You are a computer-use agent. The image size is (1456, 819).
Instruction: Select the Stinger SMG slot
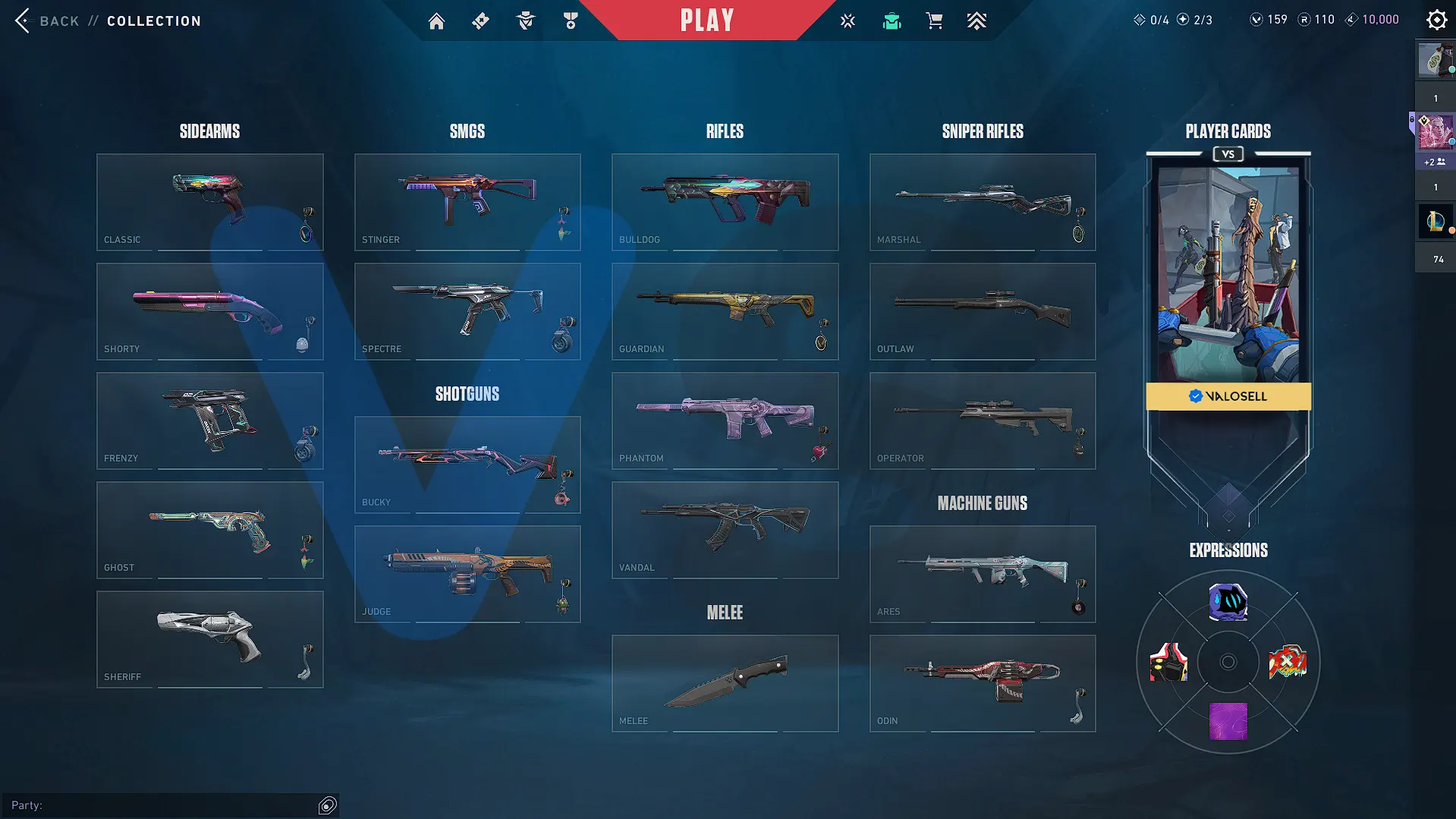click(x=467, y=202)
